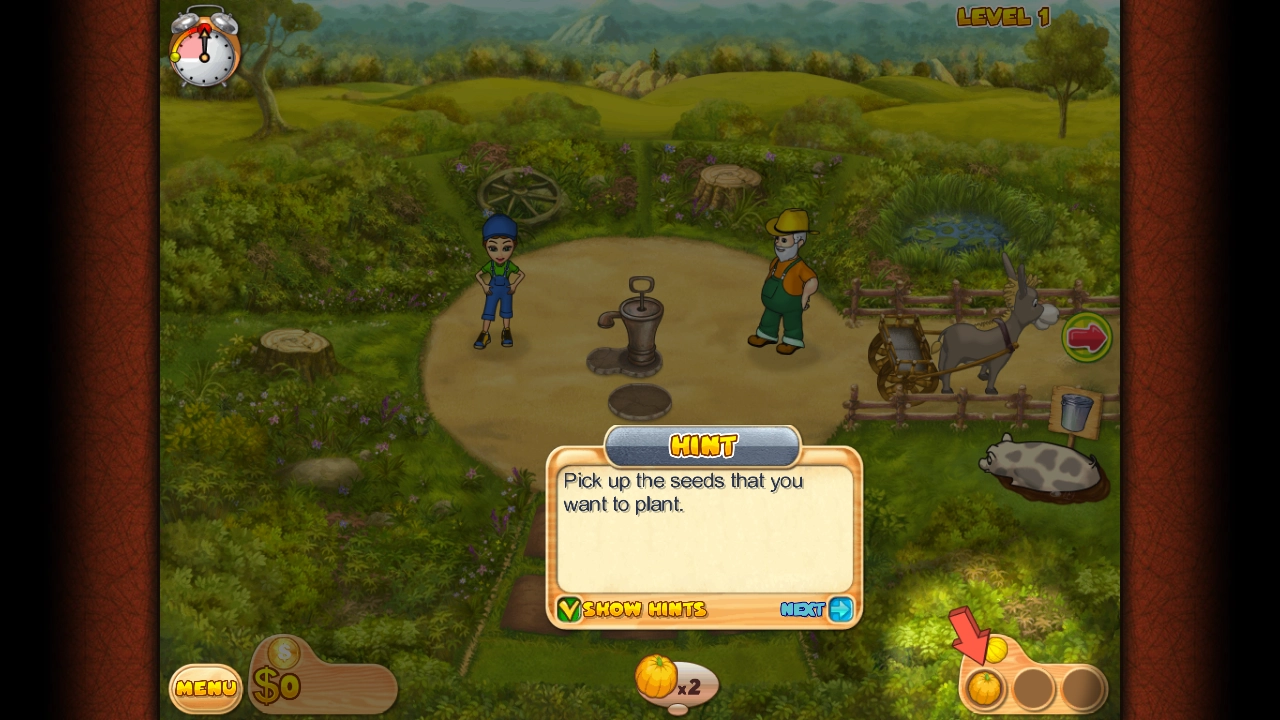This screenshot has width=1280, height=720.
Task: Pick up the pumpkin seeds slot
Action: pyautogui.click(x=985, y=688)
